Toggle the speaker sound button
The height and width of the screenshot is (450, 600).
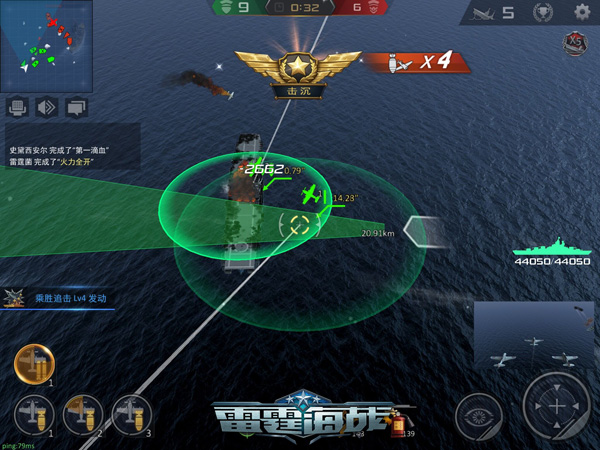(x=46, y=107)
